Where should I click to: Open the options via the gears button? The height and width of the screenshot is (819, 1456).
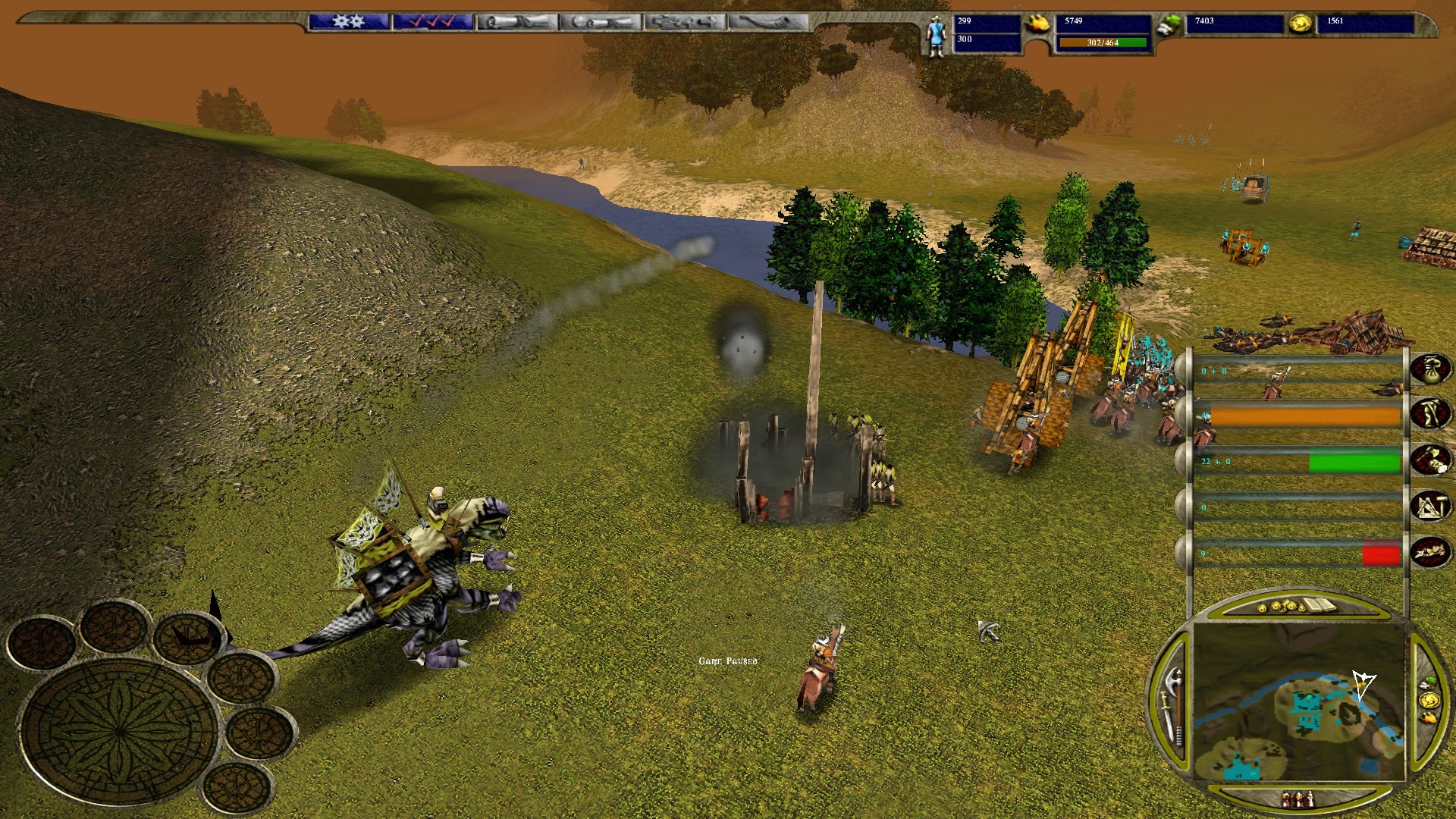coord(348,22)
